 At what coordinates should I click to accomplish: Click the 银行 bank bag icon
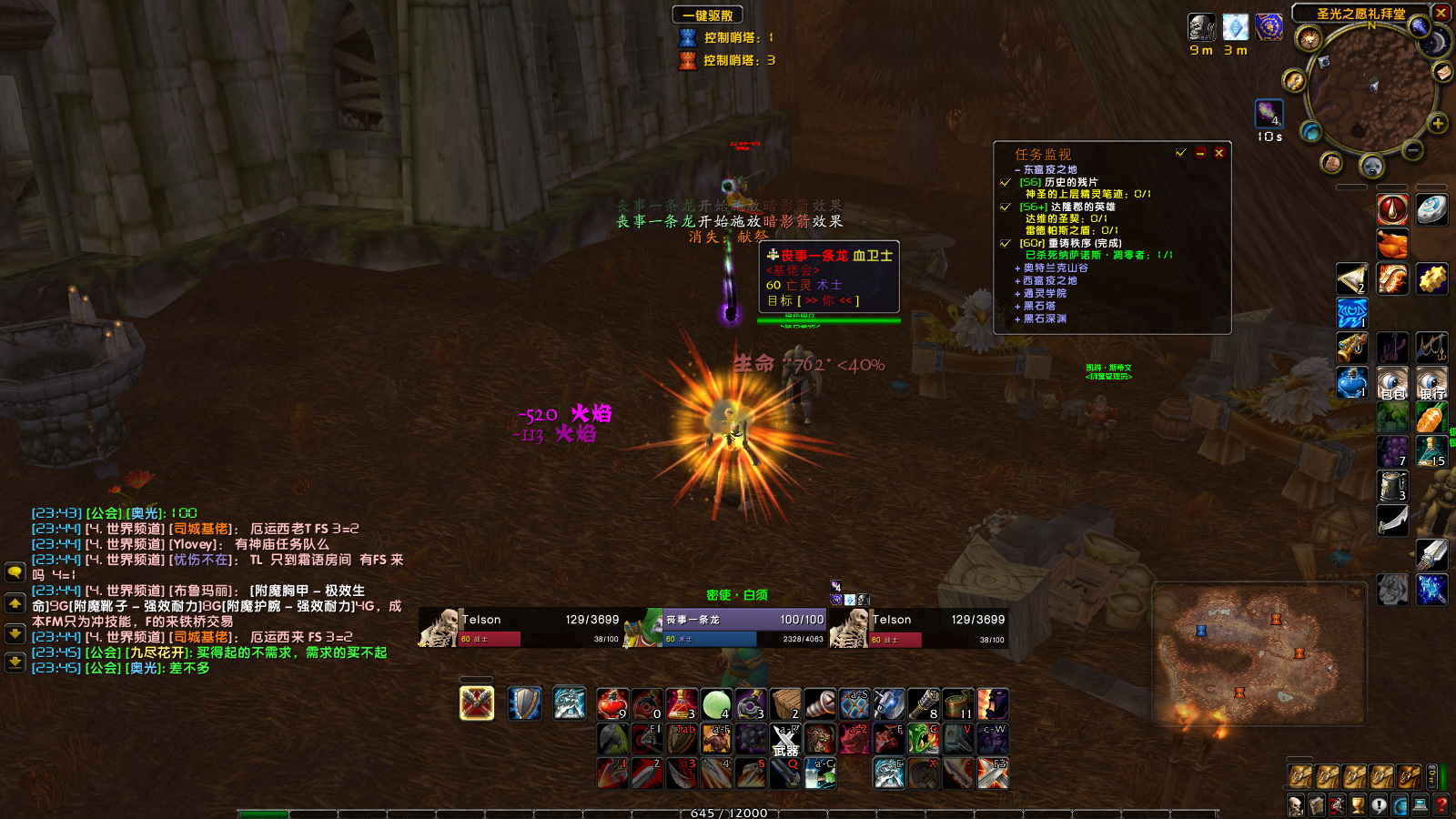click(1432, 382)
